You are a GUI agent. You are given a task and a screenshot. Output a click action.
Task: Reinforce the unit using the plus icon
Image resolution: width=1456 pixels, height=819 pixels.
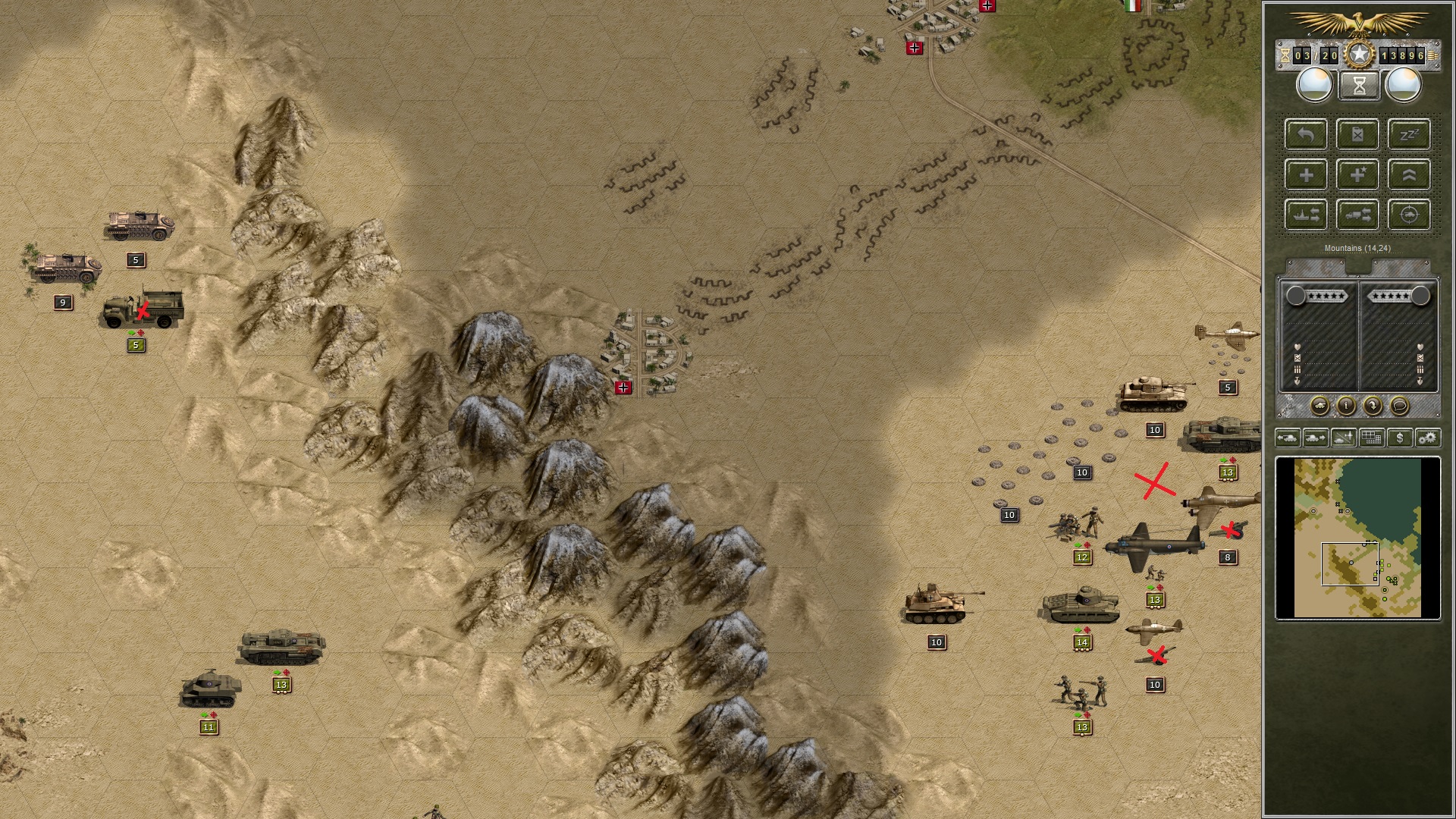pyautogui.click(x=1307, y=176)
